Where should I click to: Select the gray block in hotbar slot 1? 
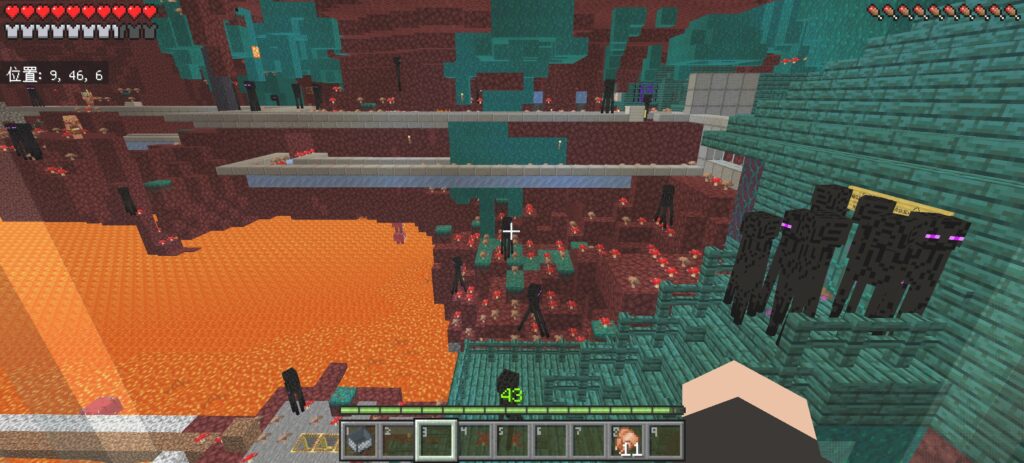tap(359, 440)
